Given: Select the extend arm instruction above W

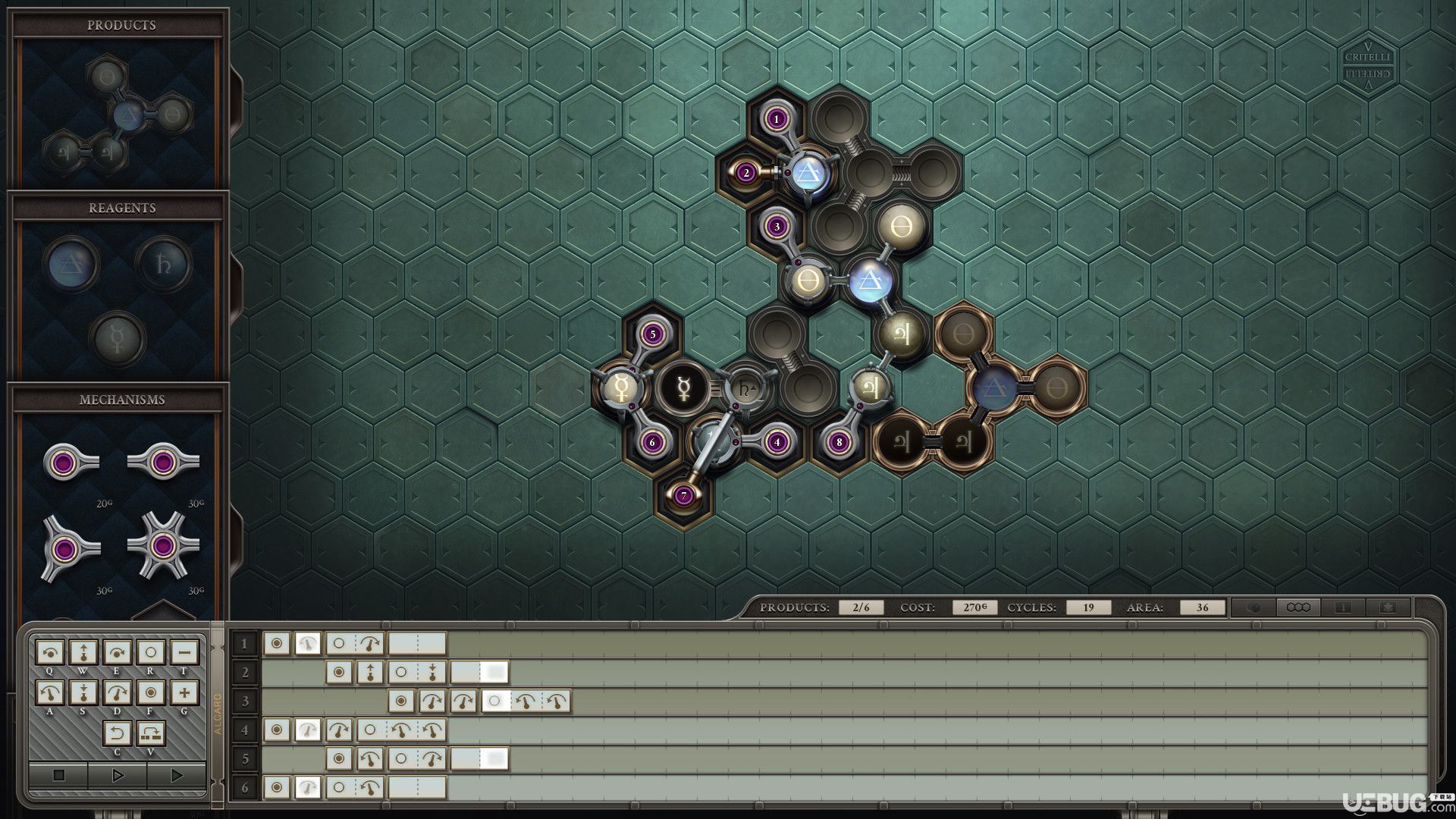Looking at the screenshot, I should pos(83,652).
